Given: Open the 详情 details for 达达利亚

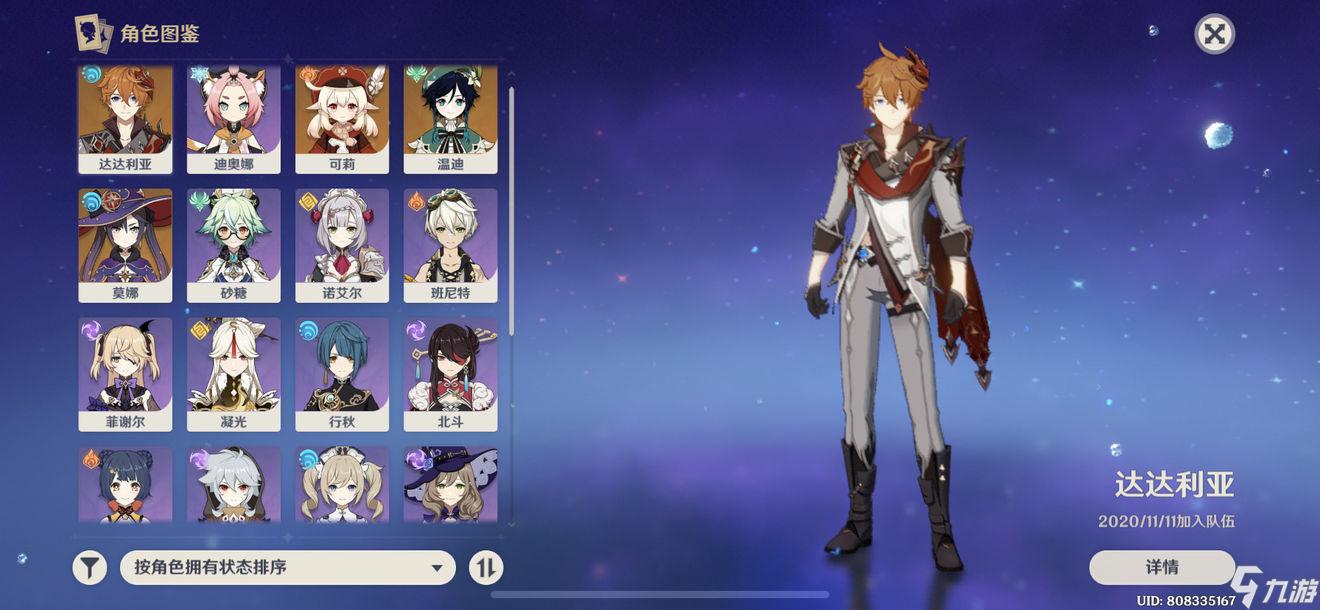Looking at the screenshot, I should (x=1161, y=567).
